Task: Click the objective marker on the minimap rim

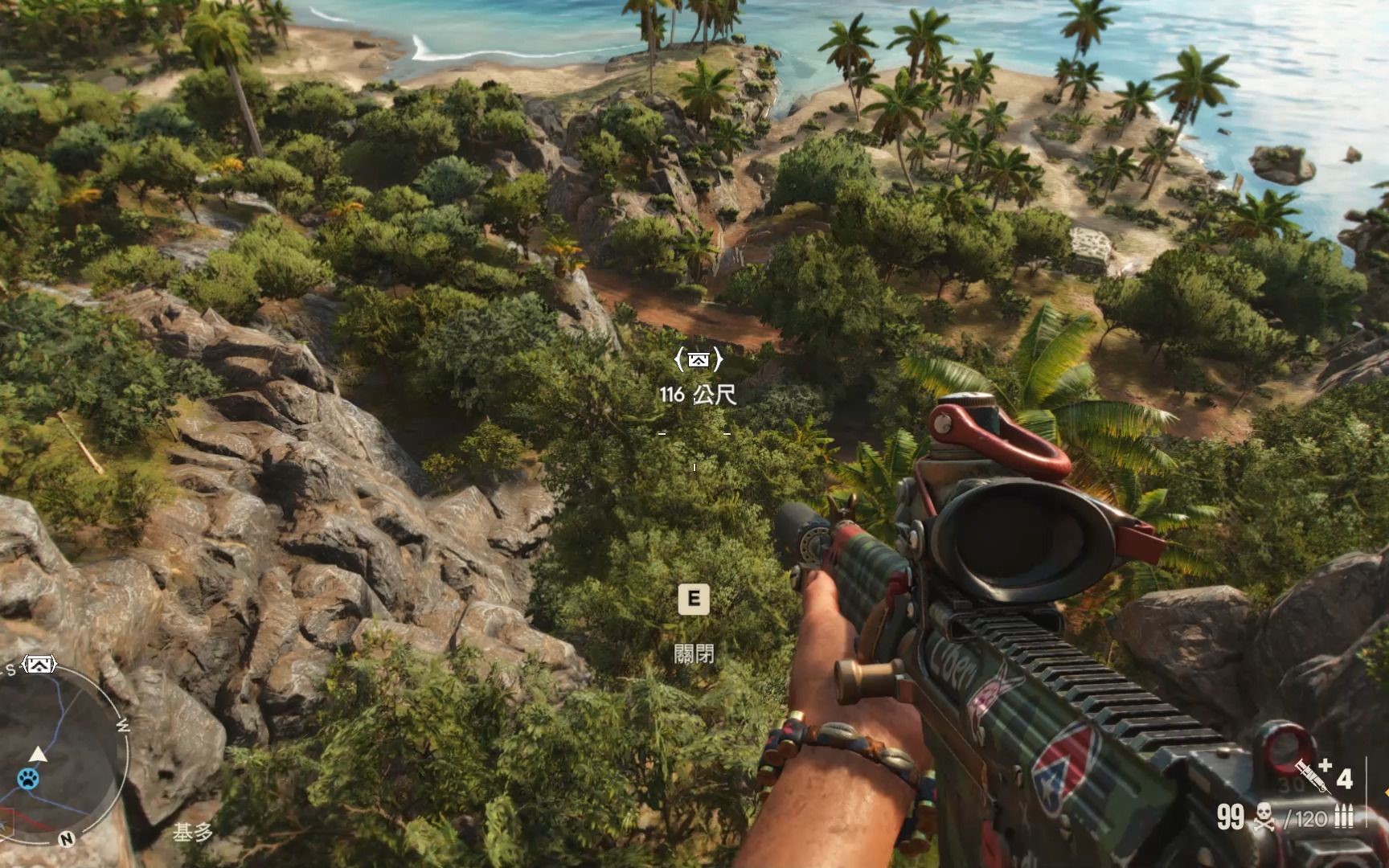Action: [x=39, y=665]
